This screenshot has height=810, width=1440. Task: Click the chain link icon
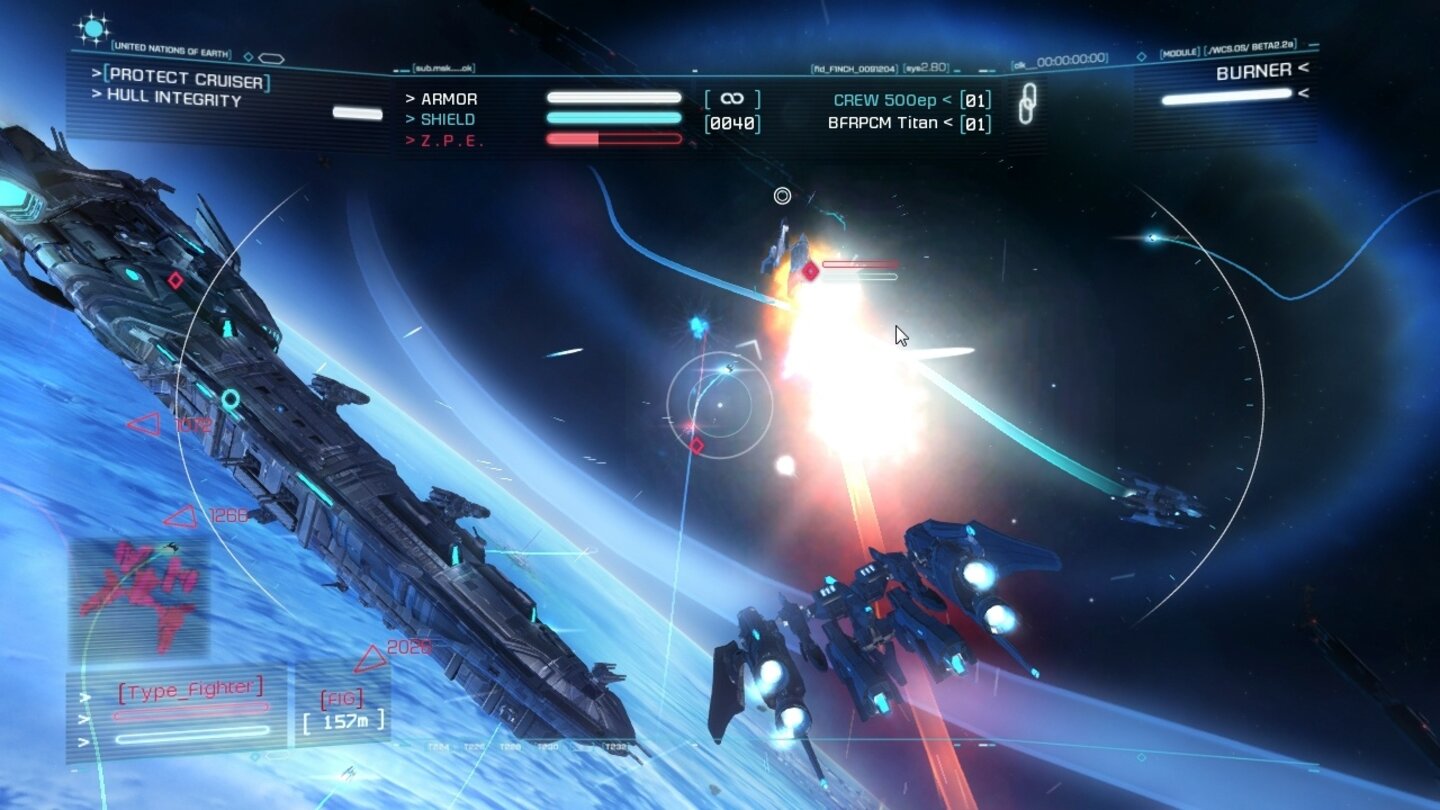point(1026,104)
